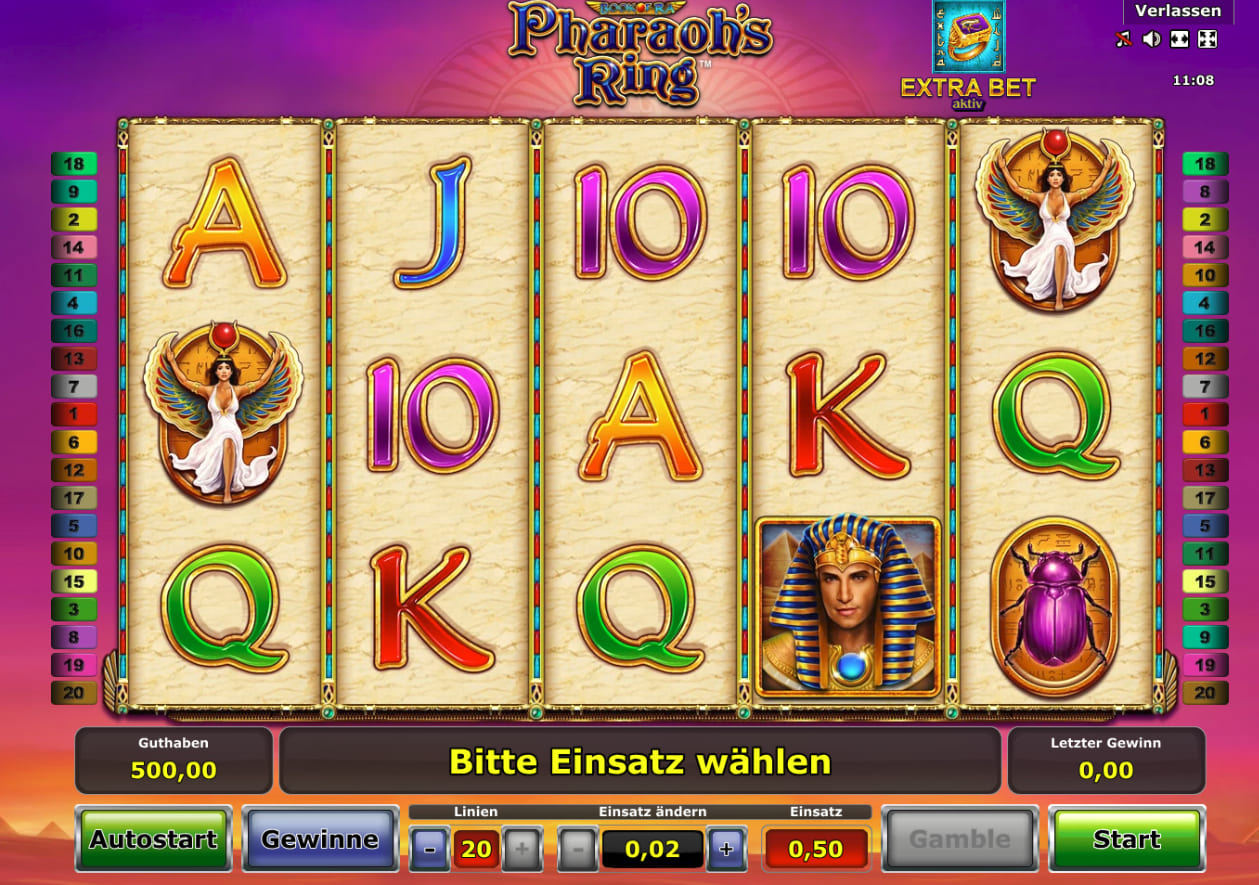Select payline 18 on the left side
Image resolution: width=1259 pixels, height=885 pixels.
click(x=74, y=164)
